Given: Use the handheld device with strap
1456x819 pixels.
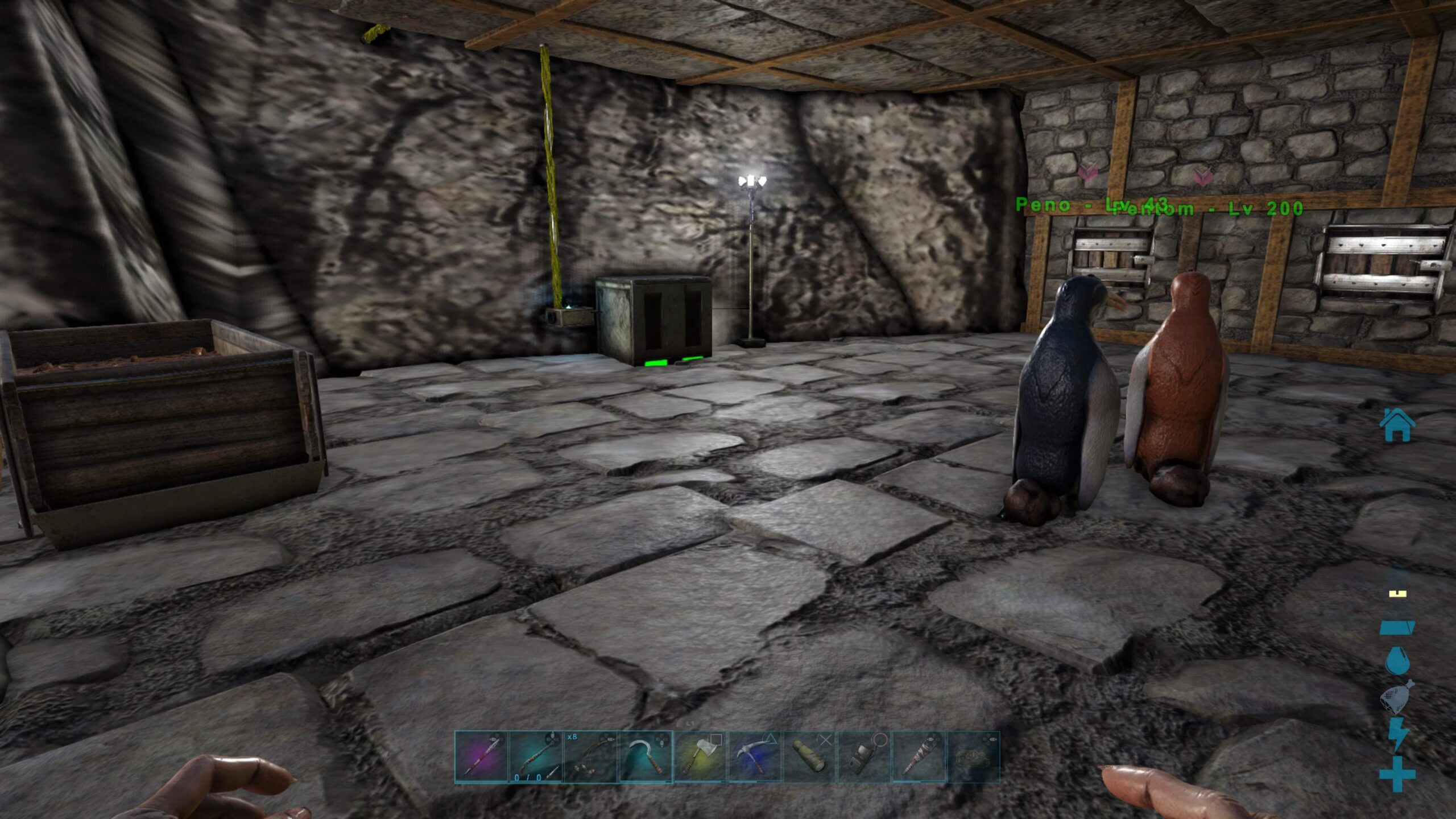Looking at the screenshot, I should (864, 757).
